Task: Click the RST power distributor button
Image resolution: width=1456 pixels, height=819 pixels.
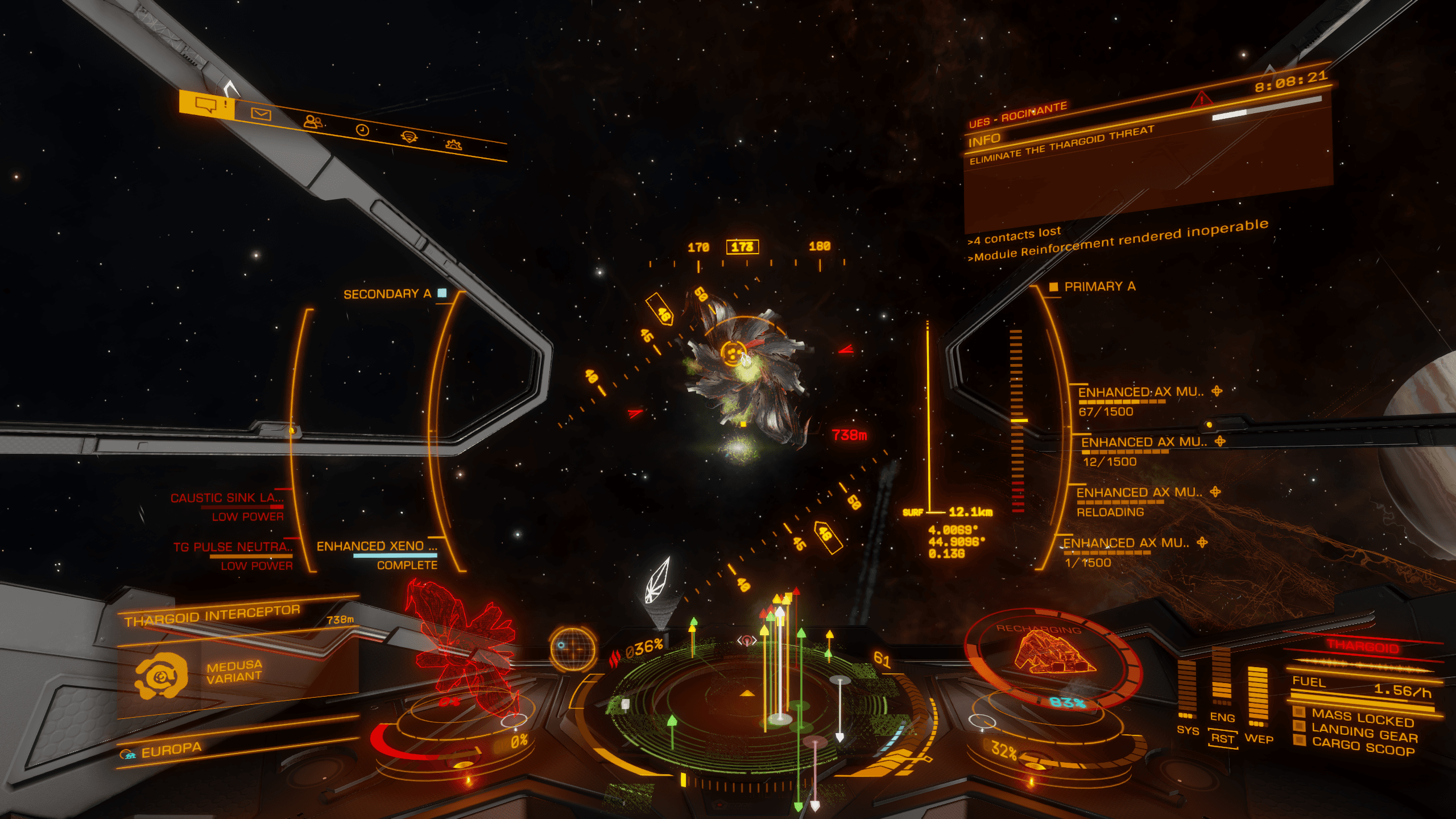Action: click(1222, 739)
